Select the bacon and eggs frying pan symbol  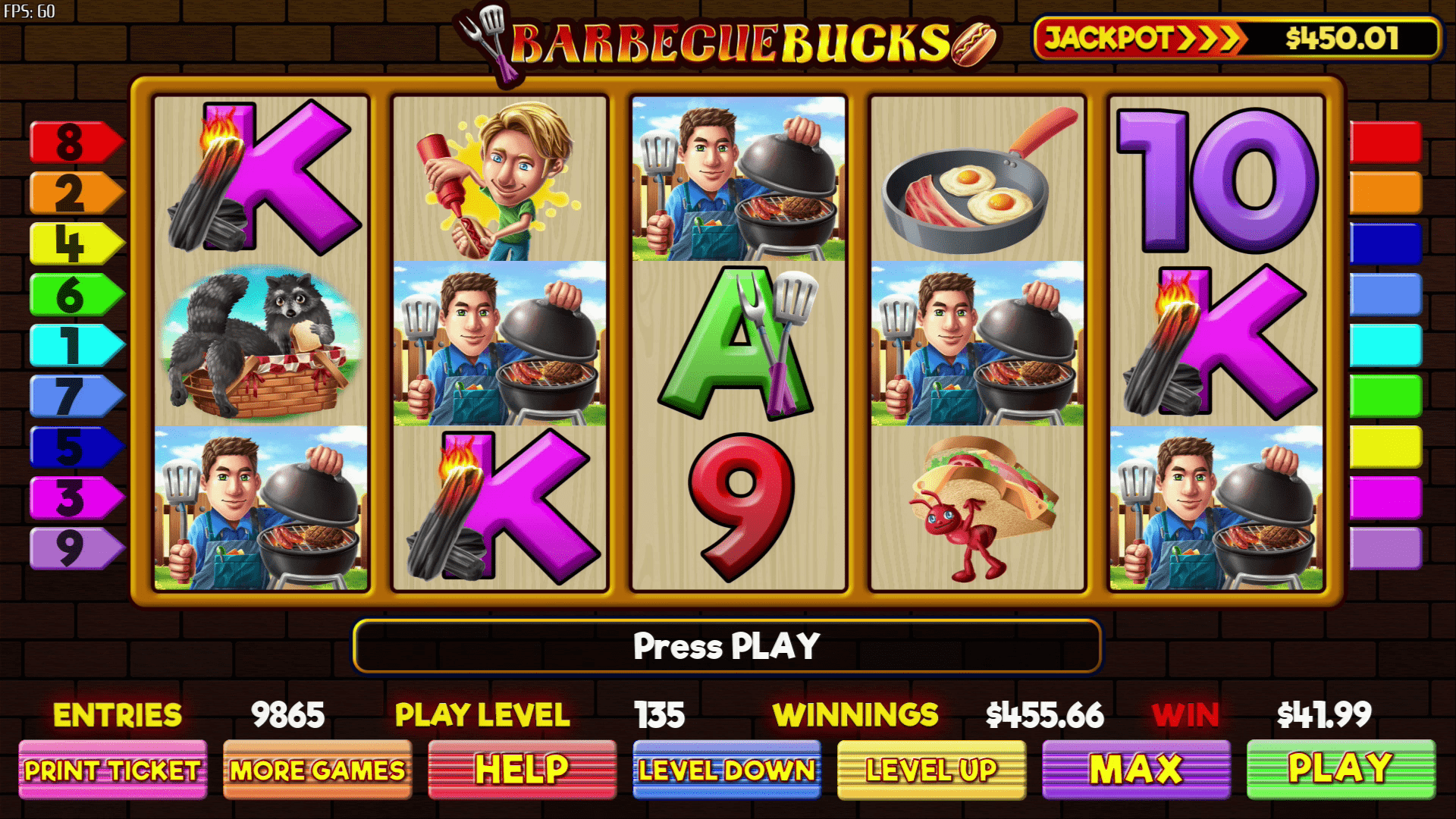(974, 182)
